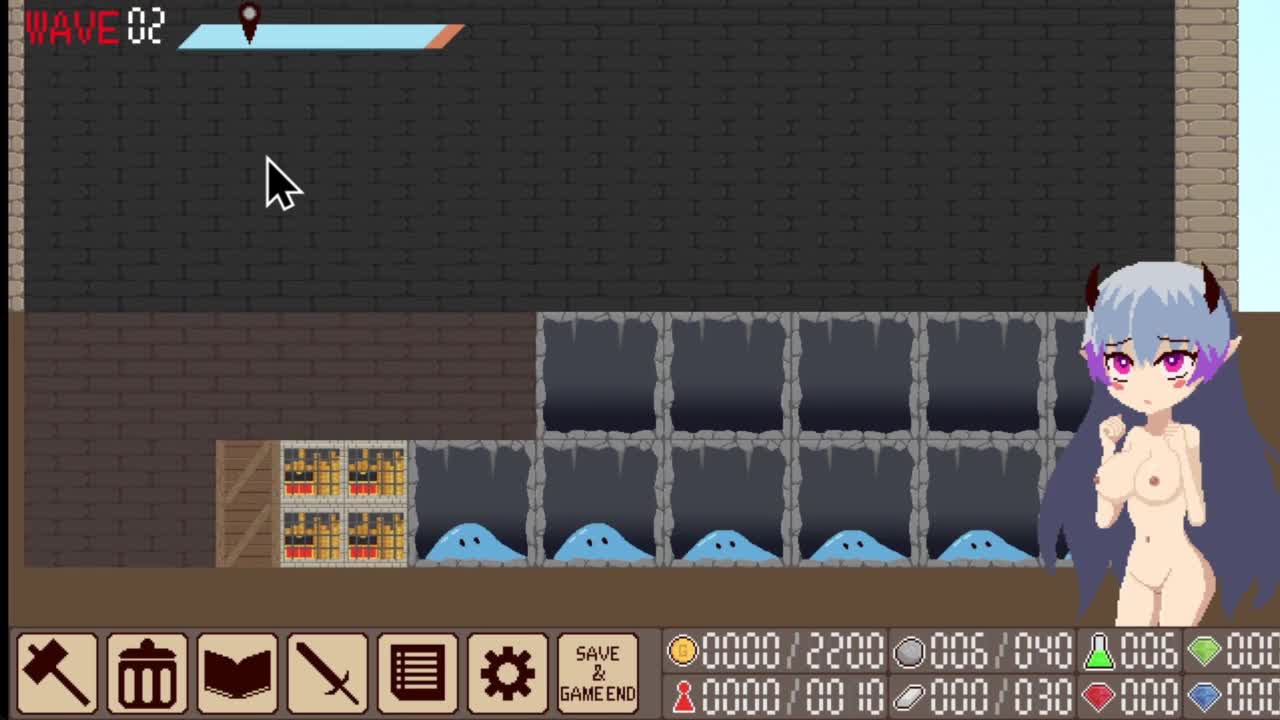Viewport: 1280px width, 720px height.
Task: Click Save & Game End button
Action: tap(597, 672)
